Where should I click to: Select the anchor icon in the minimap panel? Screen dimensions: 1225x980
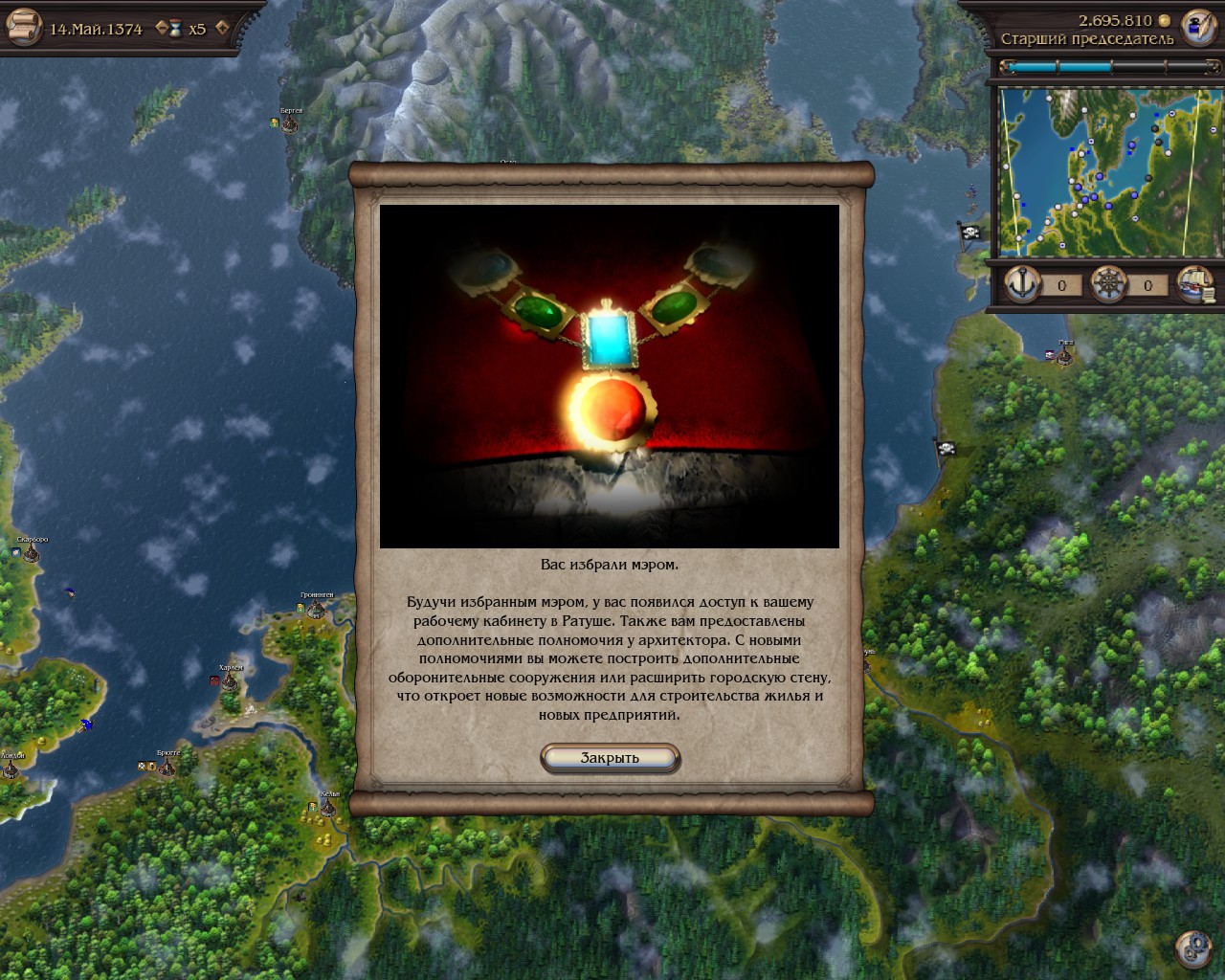click(x=1023, y=284)
